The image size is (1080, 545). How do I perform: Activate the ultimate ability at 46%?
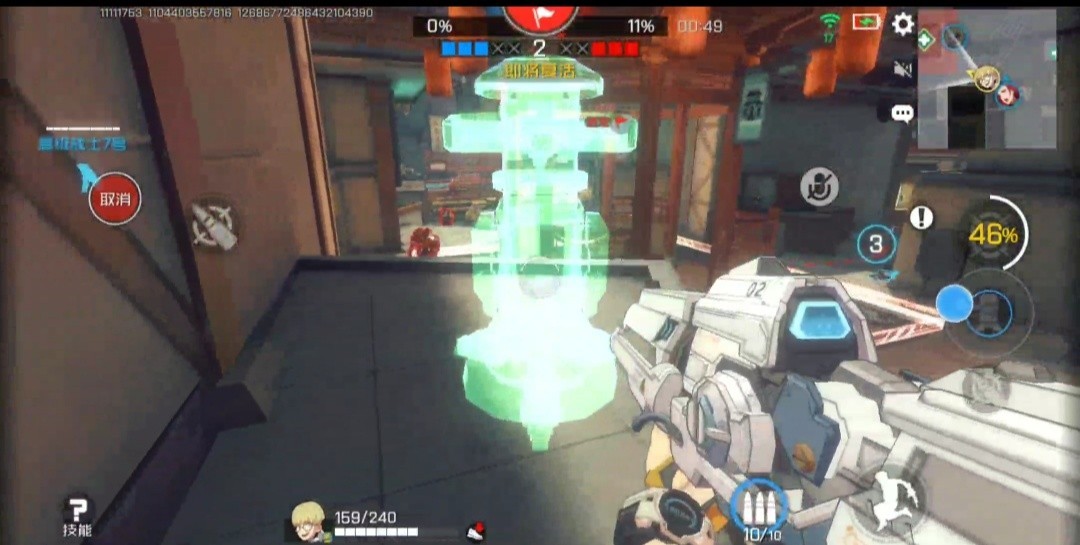[x=991, y=235]
